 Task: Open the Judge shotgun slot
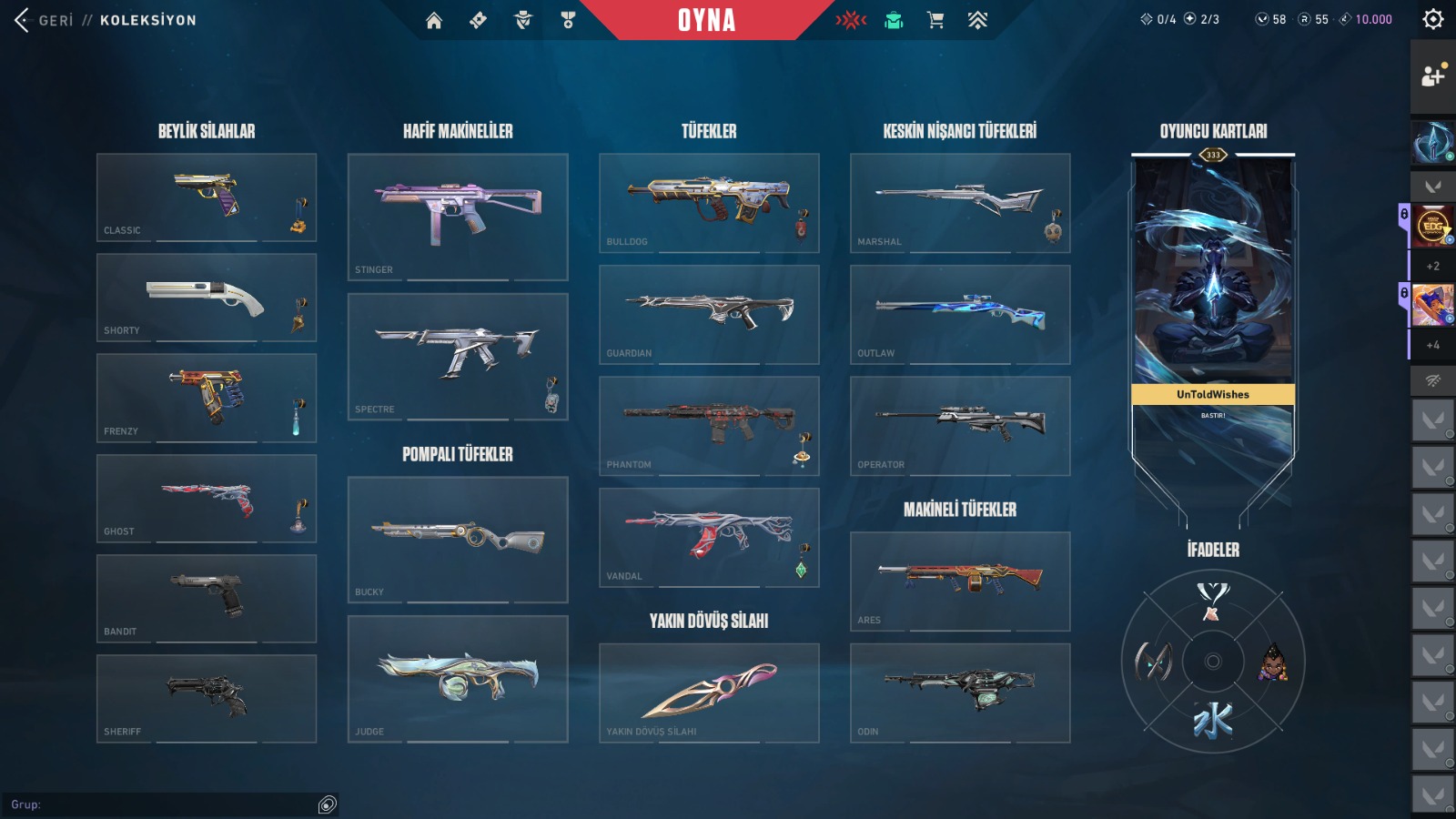(x=458, y=679)
